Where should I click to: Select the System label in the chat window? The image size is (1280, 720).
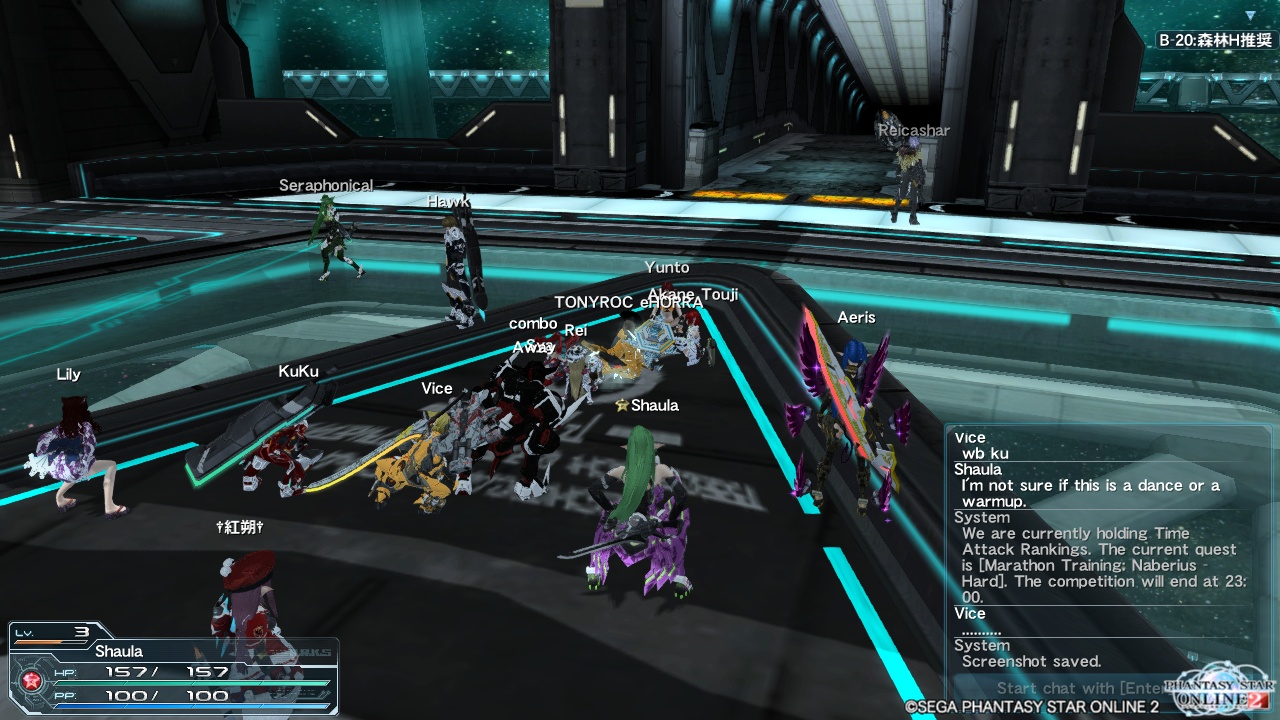coord(980,517)
